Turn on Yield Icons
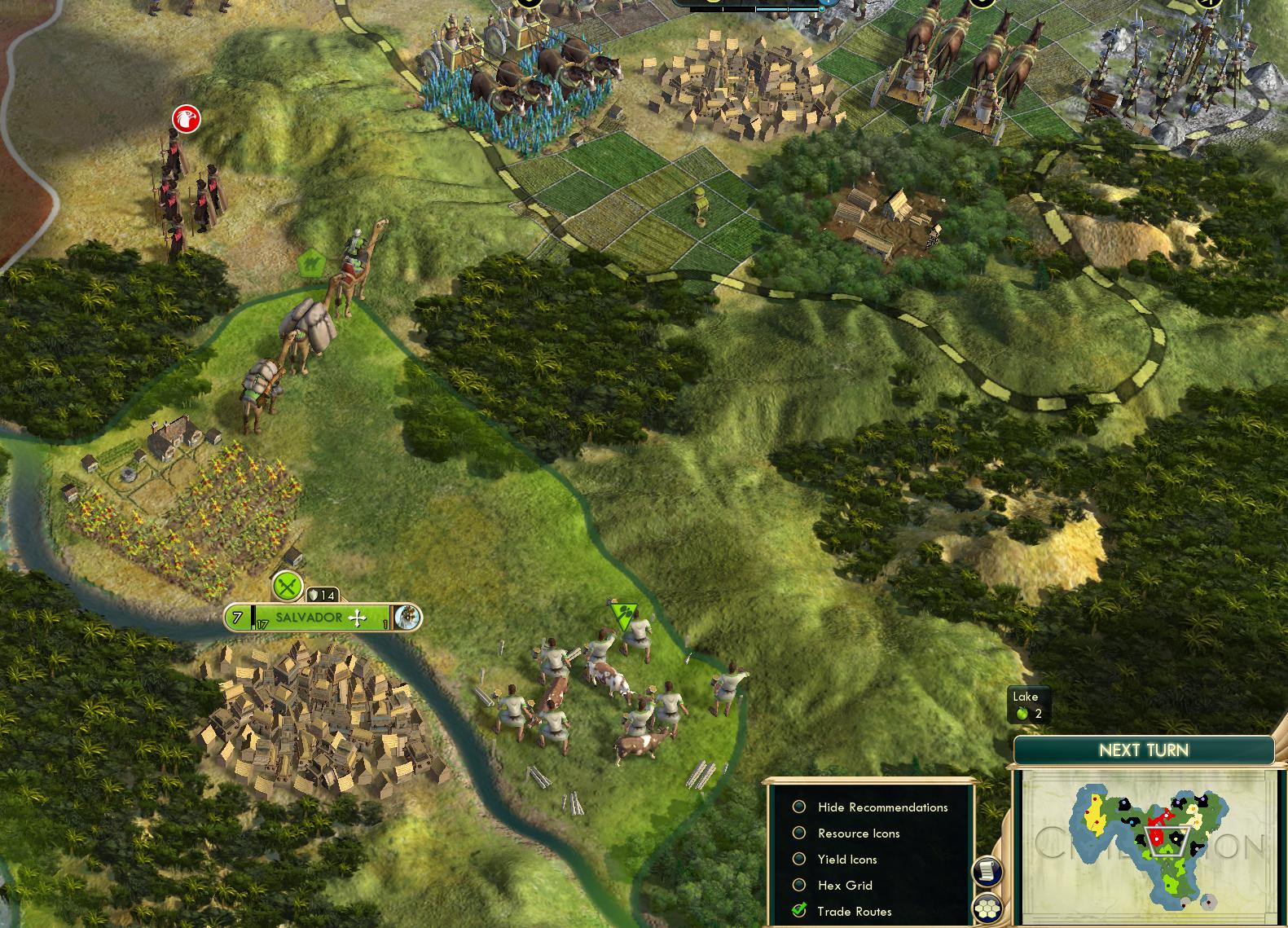Image resolution: width=1288 pixels, height=928 pixels. [x=799, y=859]
